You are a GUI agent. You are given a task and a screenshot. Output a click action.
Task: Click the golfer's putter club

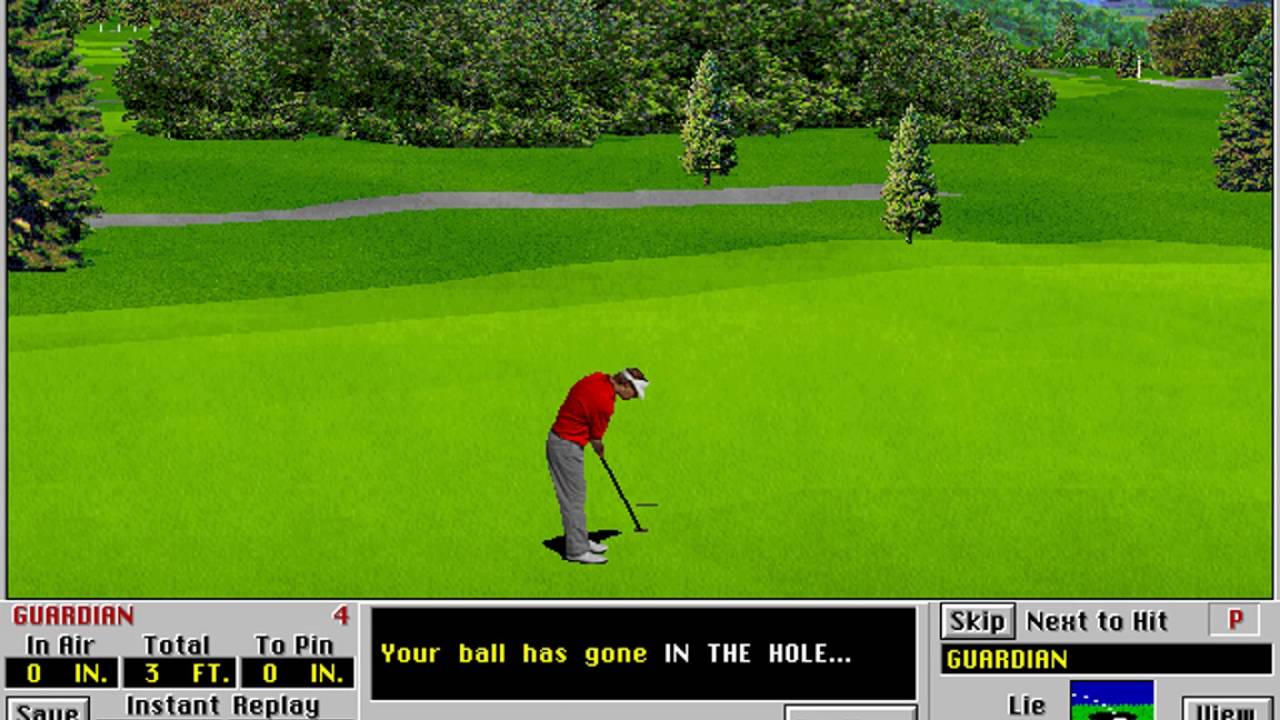pos(622,490)
